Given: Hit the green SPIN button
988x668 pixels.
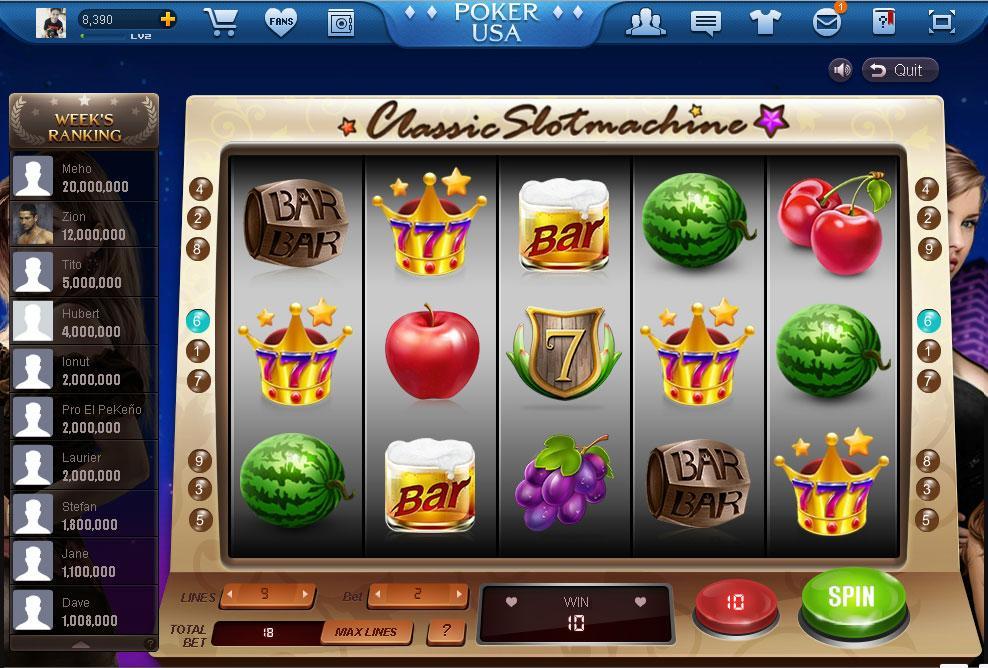Looking at the screenshot, I should [x=852, y=599].
